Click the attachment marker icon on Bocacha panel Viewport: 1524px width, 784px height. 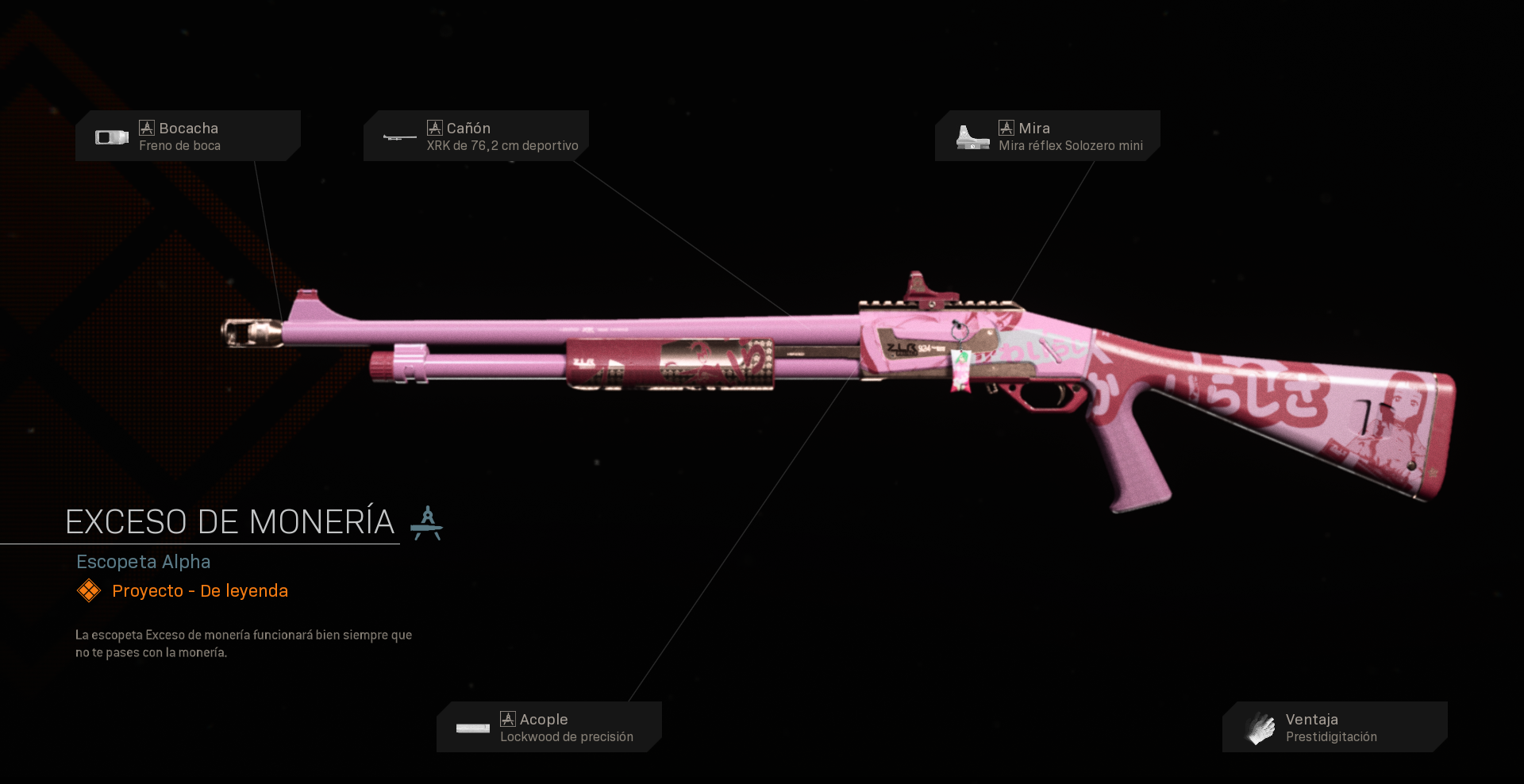point(147,126)
